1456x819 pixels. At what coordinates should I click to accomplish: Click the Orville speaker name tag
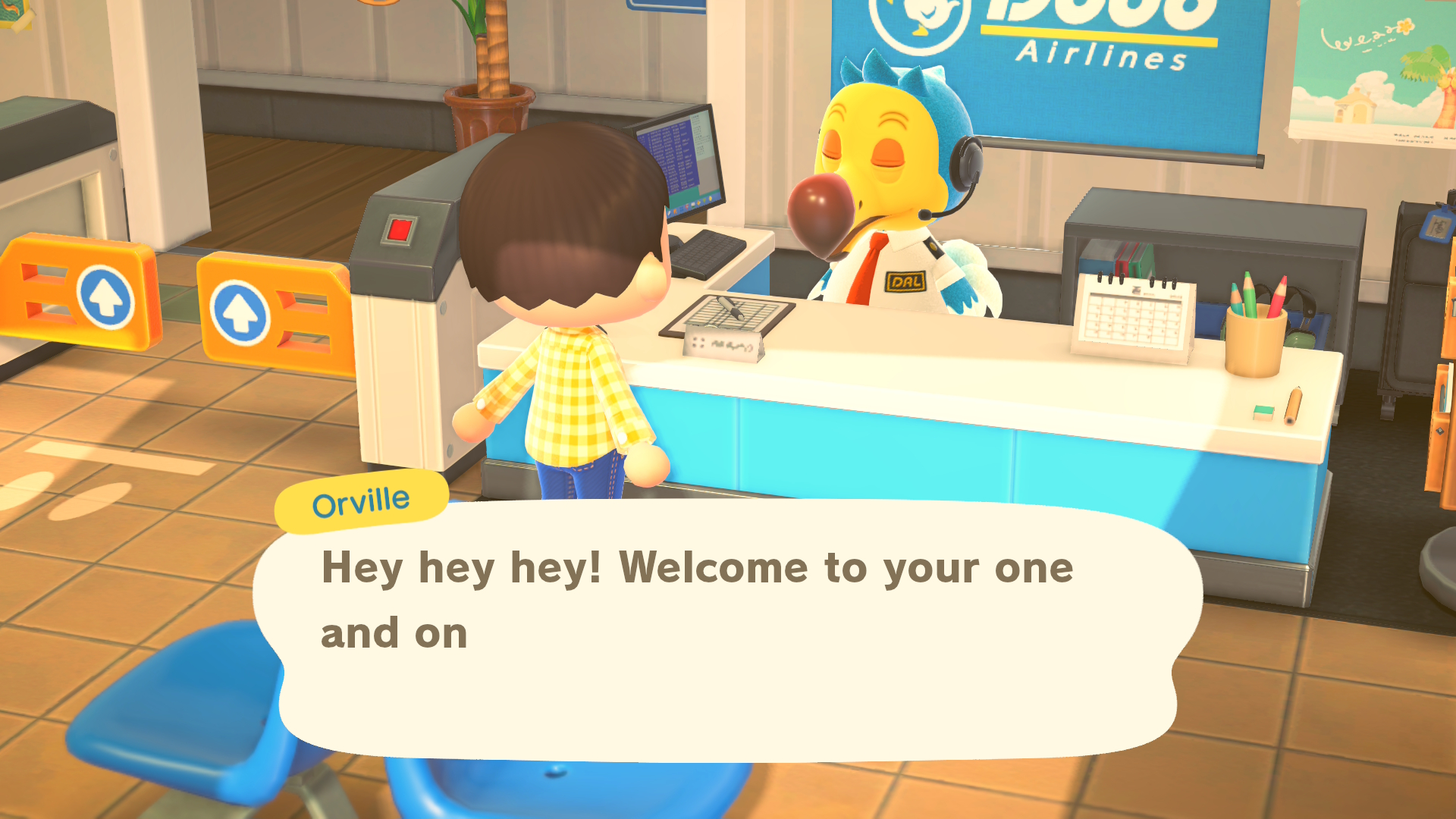tap(361, 502)
